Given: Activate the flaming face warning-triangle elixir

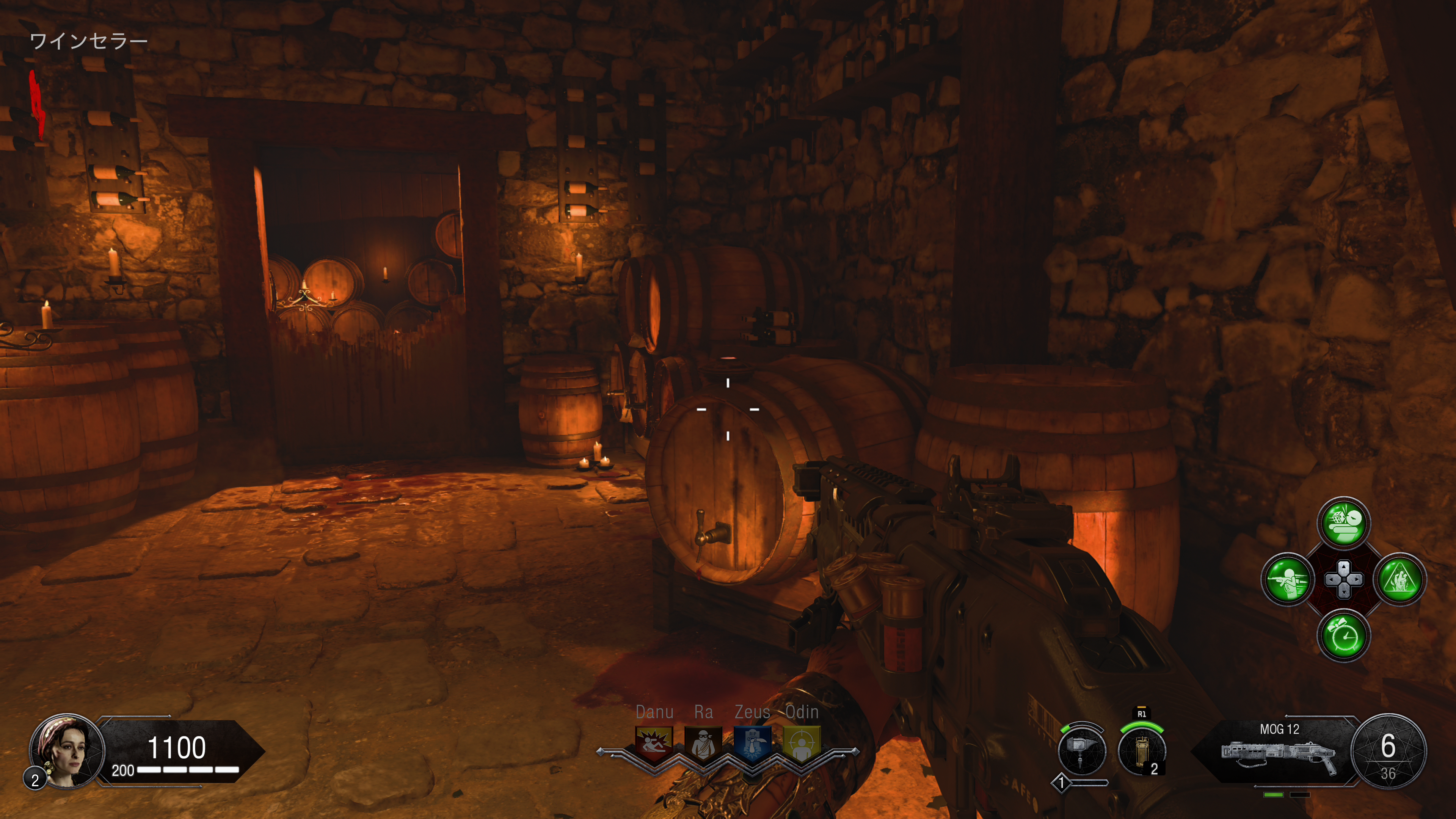Looking at the screenshot, I should click(1400, 579).
